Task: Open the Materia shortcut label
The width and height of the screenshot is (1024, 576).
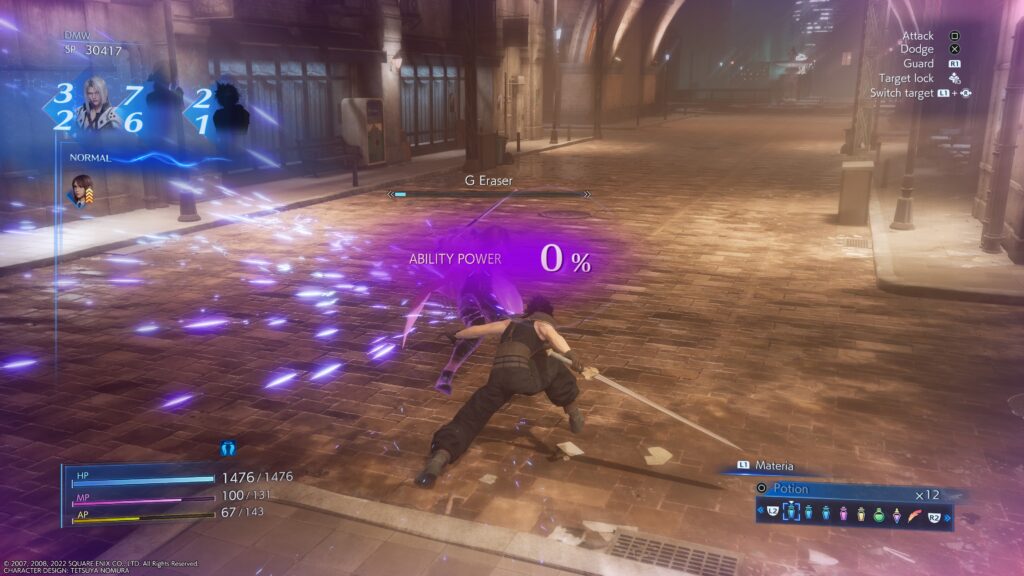Action: click(x=774, y=465)
